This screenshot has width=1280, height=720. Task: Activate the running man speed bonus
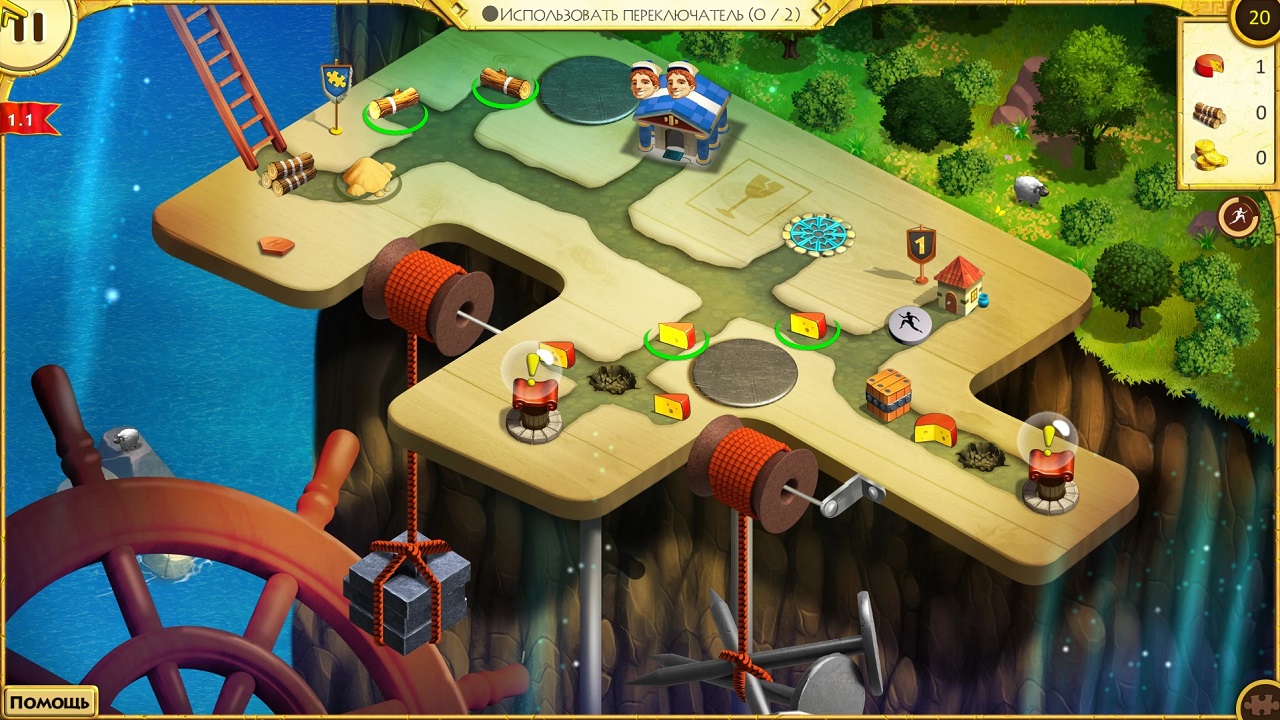[1238, 216]
